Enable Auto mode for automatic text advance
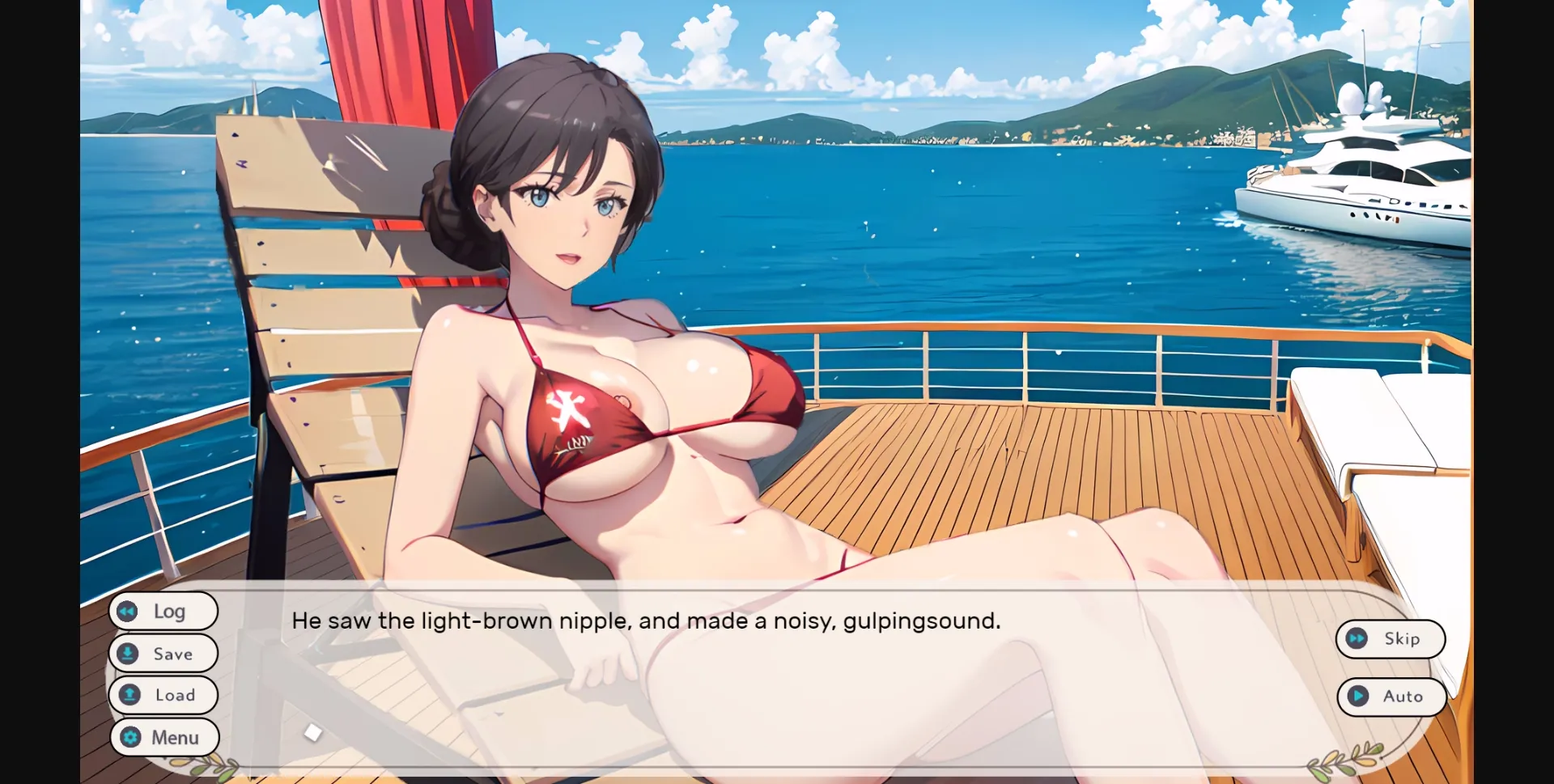Viewport: 1554px width, 784px height. 1392,697
